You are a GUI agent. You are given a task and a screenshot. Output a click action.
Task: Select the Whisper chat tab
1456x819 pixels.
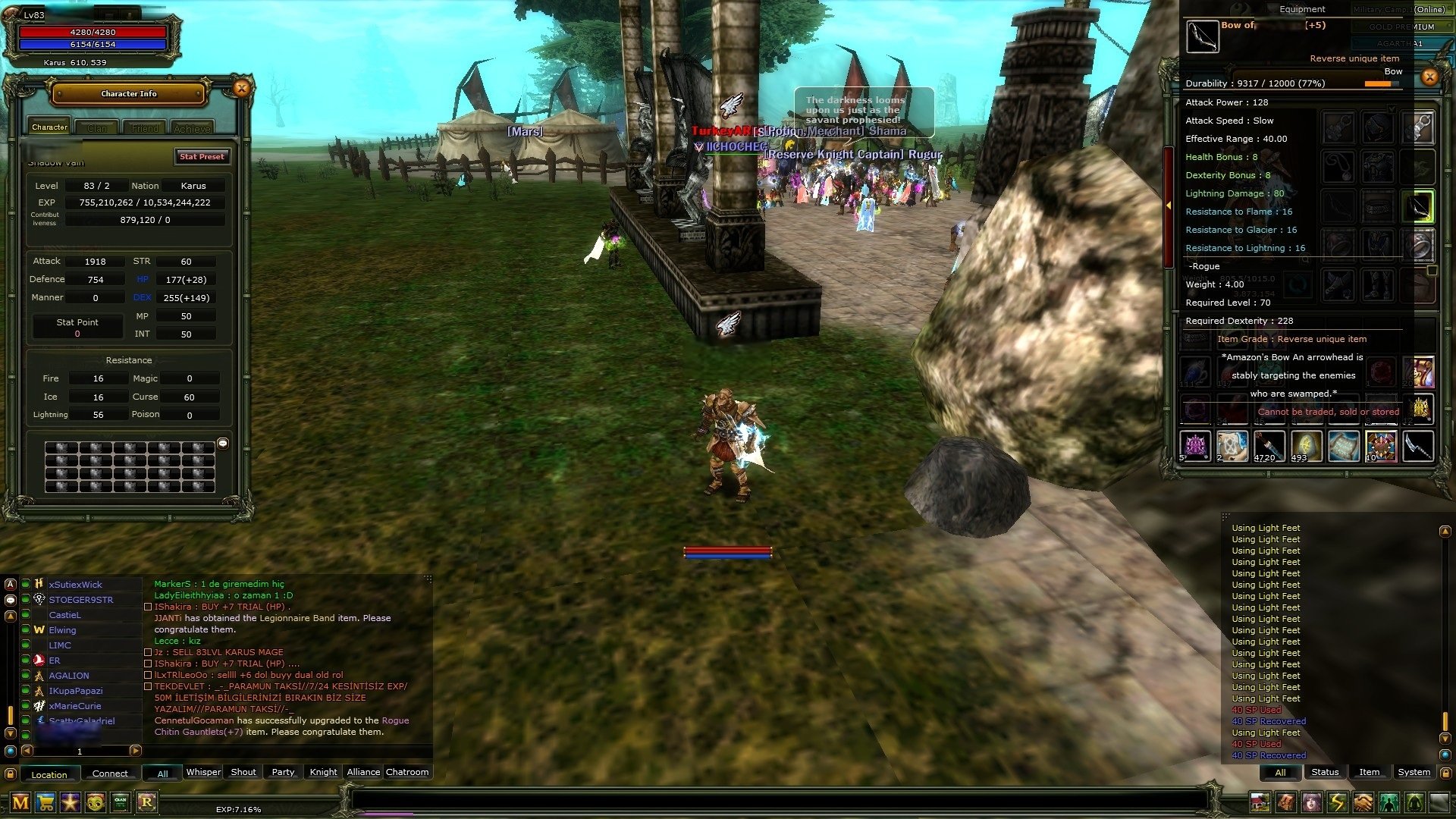(203, 772)
